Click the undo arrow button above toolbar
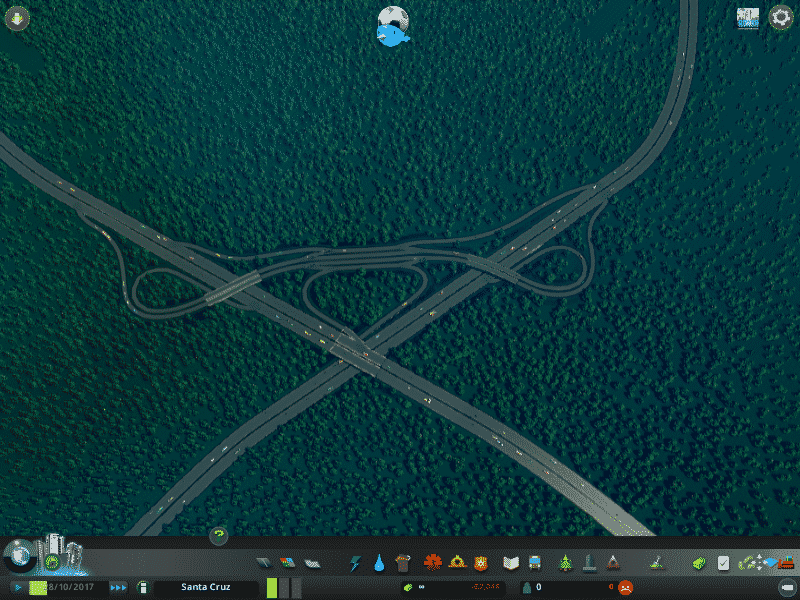The width and height of the screenshot is (800, 600). click(x=219, y=536)
